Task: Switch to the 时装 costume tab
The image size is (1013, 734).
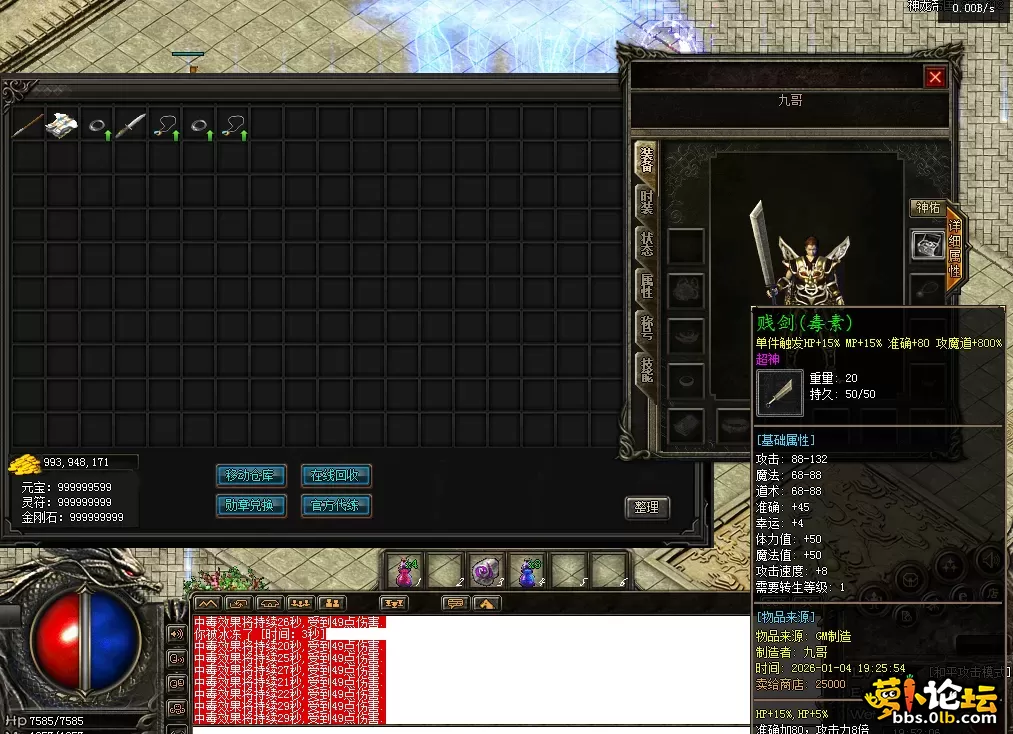Action: pos(647,204)
